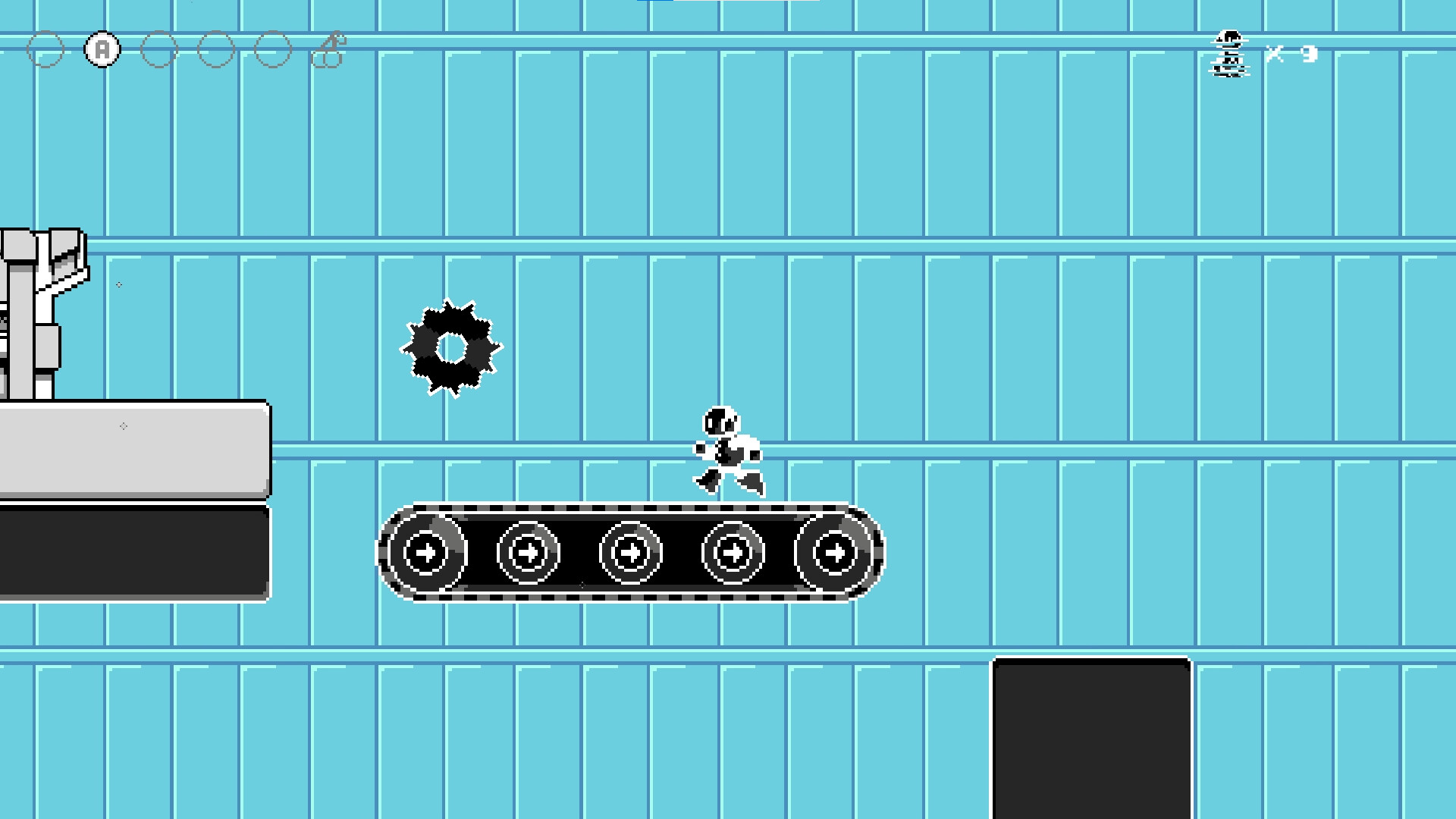Viewport: 1456px width, 819px height.
Task: Select the highlighted 'A' slot in the HUD
Action: [x=102, y=49]
